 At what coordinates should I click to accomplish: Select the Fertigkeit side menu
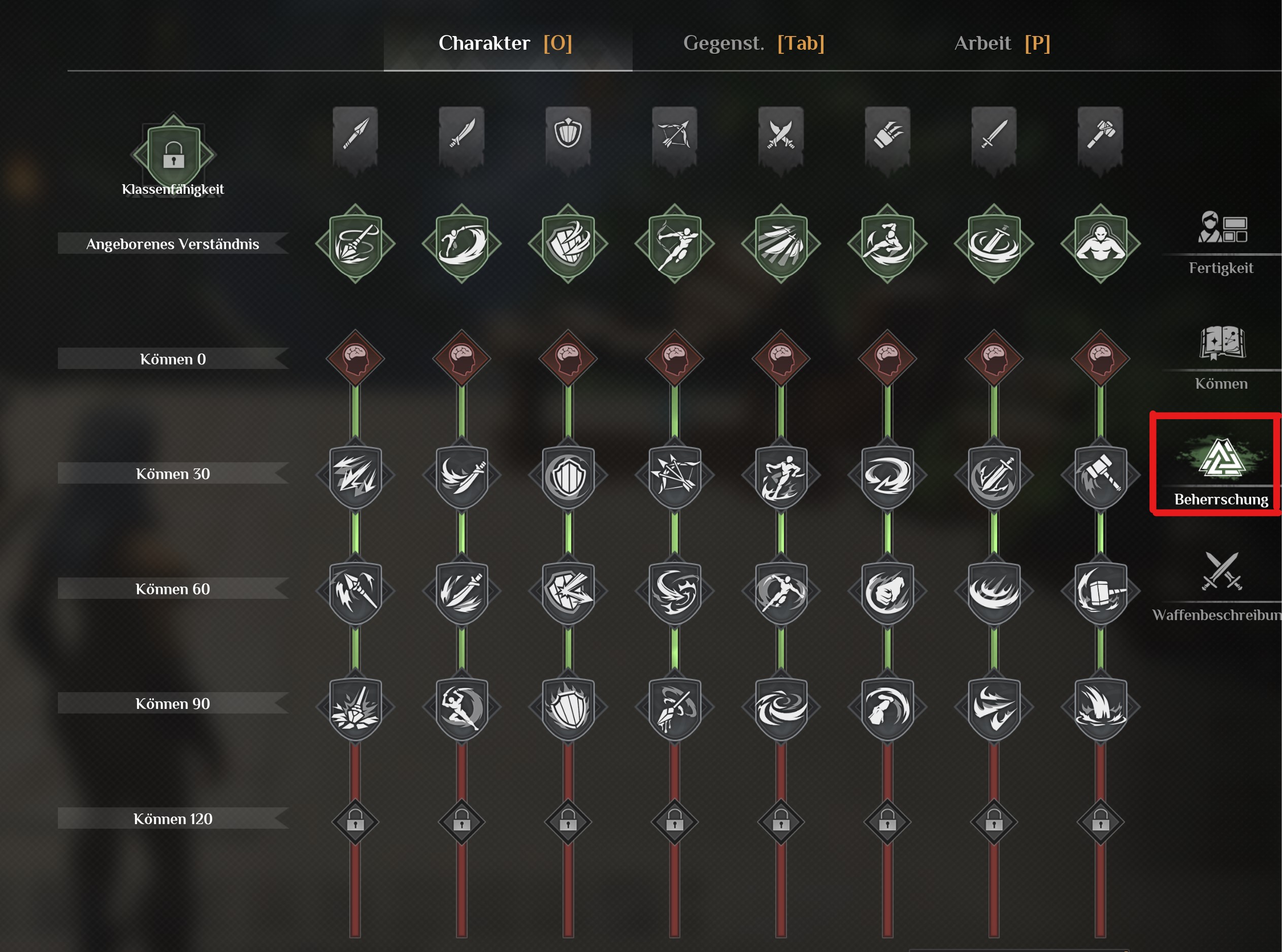click(1221, 242)
